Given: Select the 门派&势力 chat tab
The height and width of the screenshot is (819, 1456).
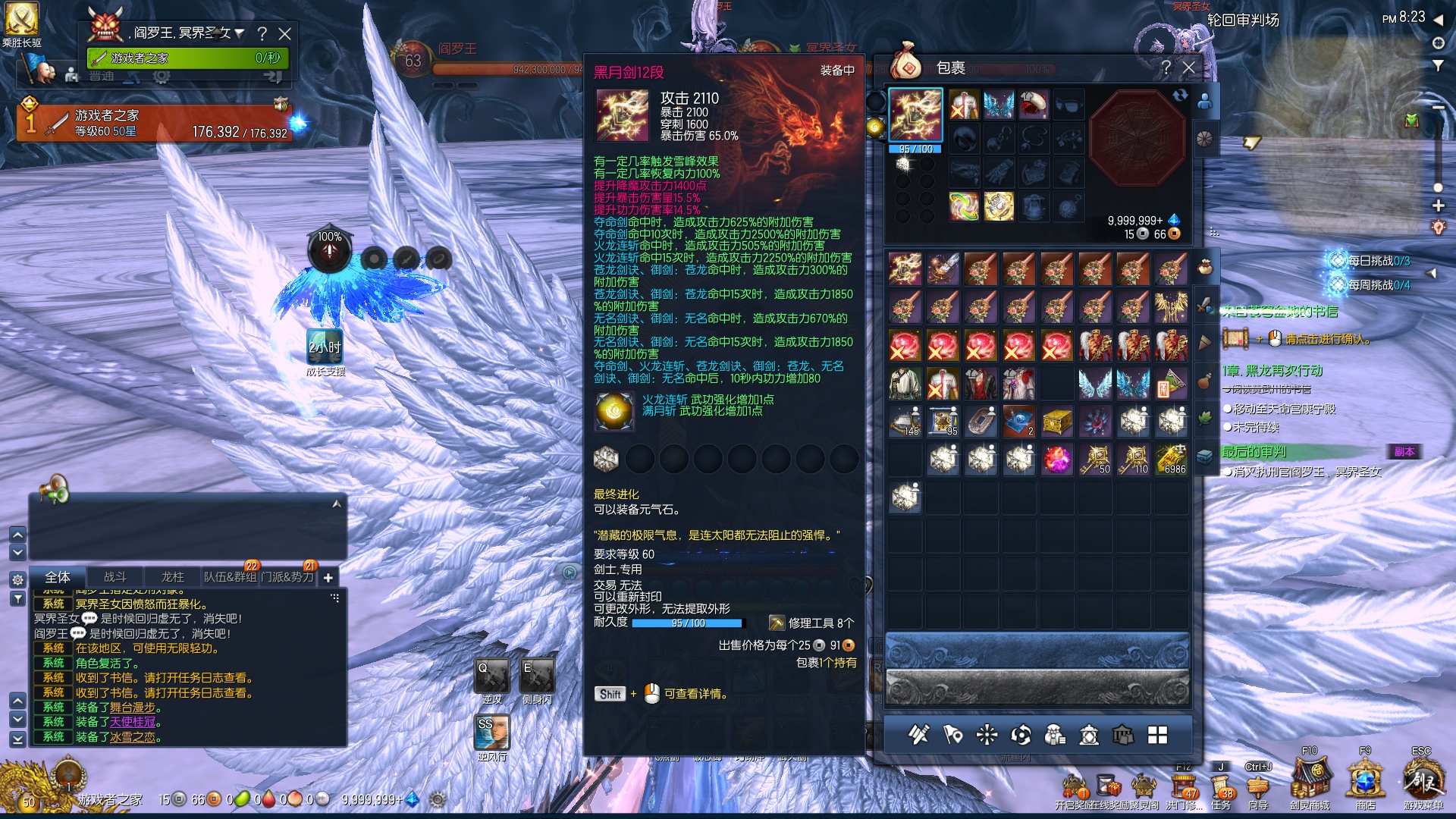Looking at the screenshot, I should [x=287, y=577].
